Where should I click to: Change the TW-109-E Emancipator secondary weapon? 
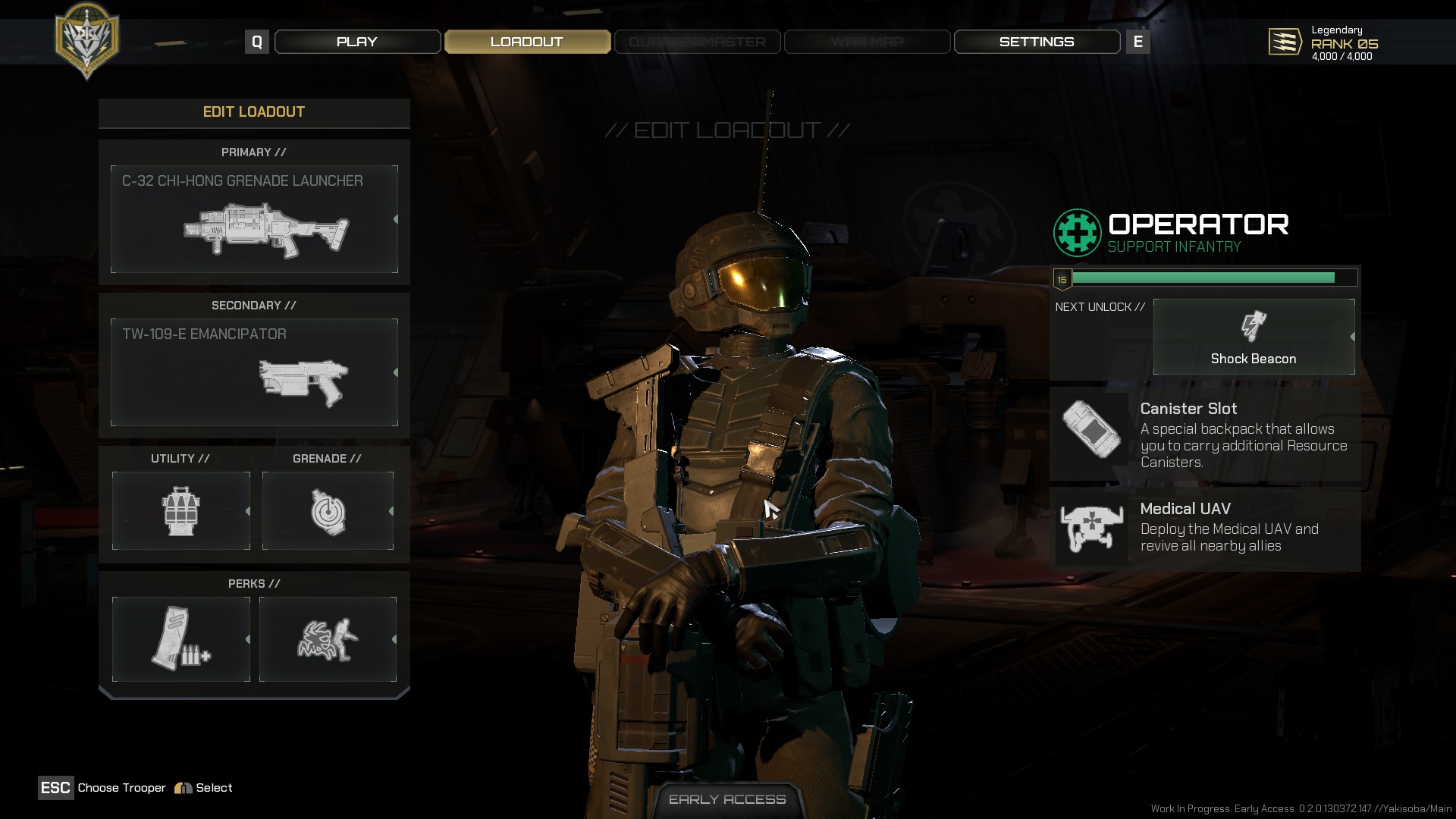click(254, 372)
